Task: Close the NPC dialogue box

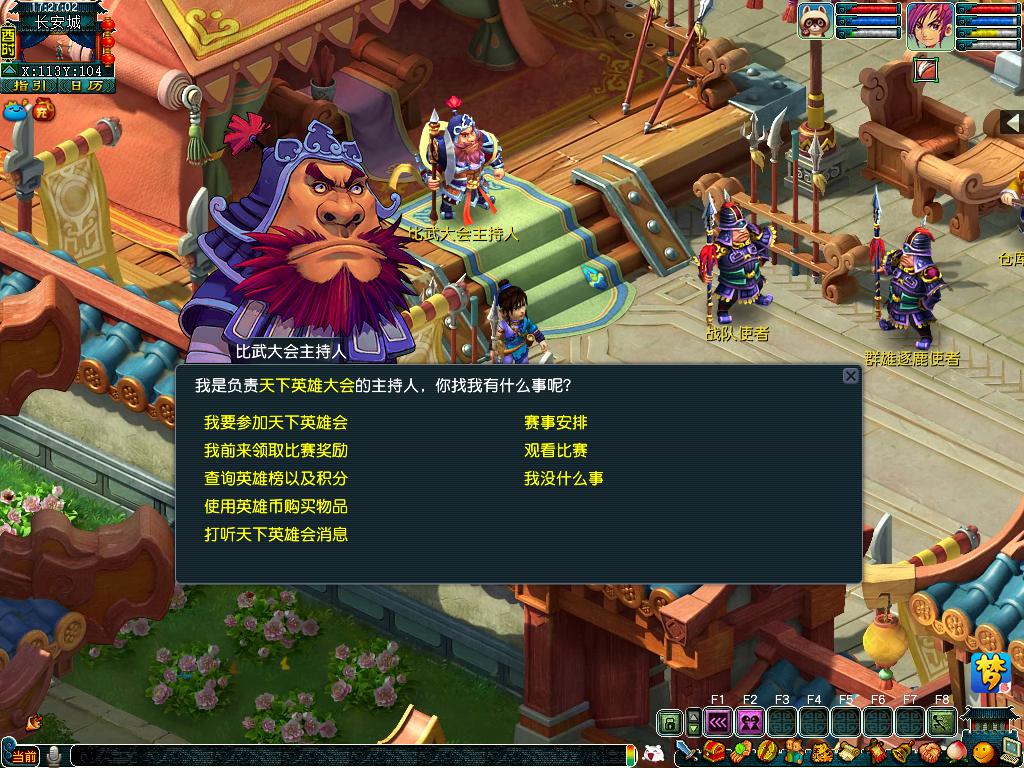Action: (850, 376)
